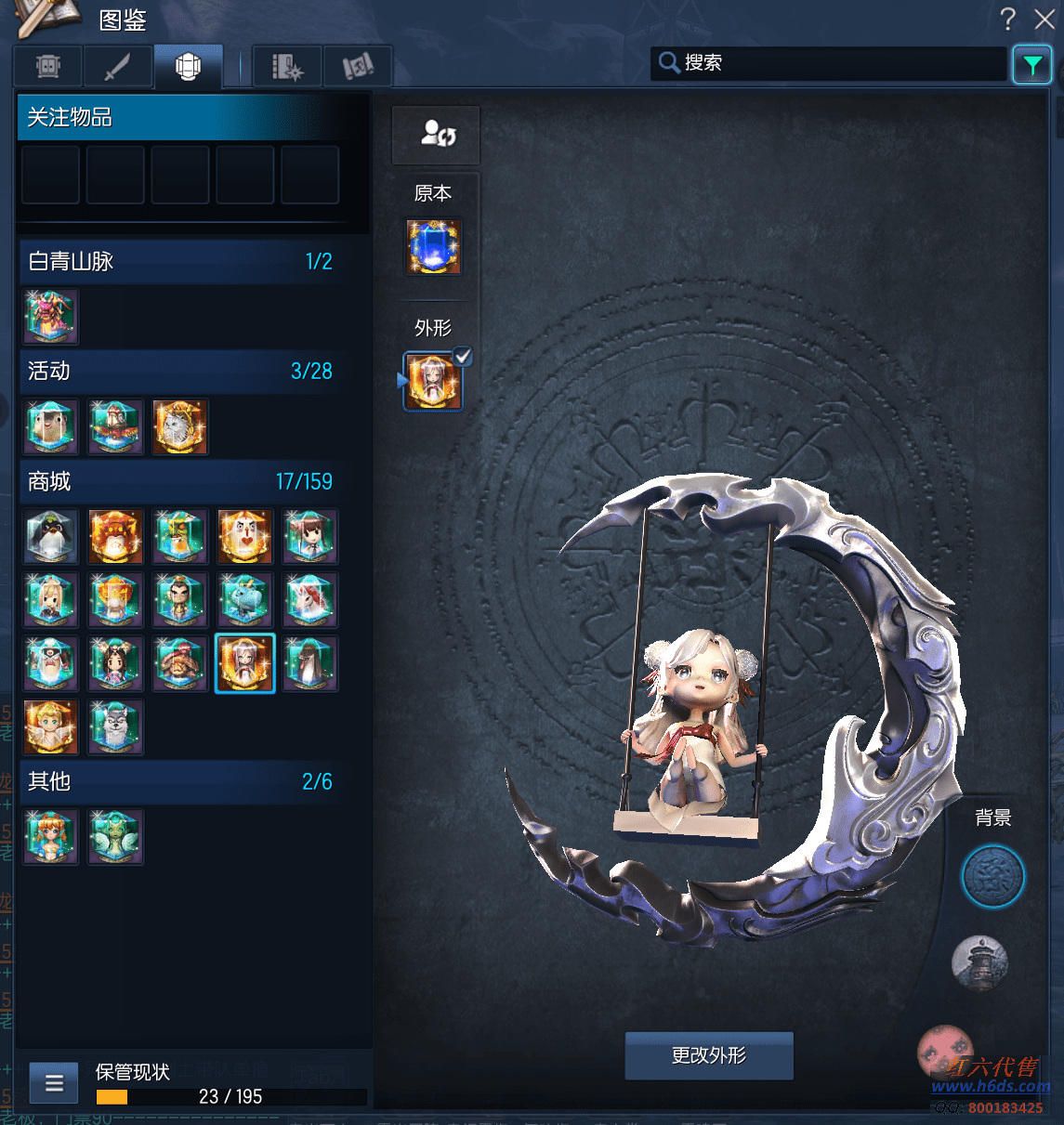1064x1125 pixels.
Task: Select the first armor tab
Action: click(48, 66)
